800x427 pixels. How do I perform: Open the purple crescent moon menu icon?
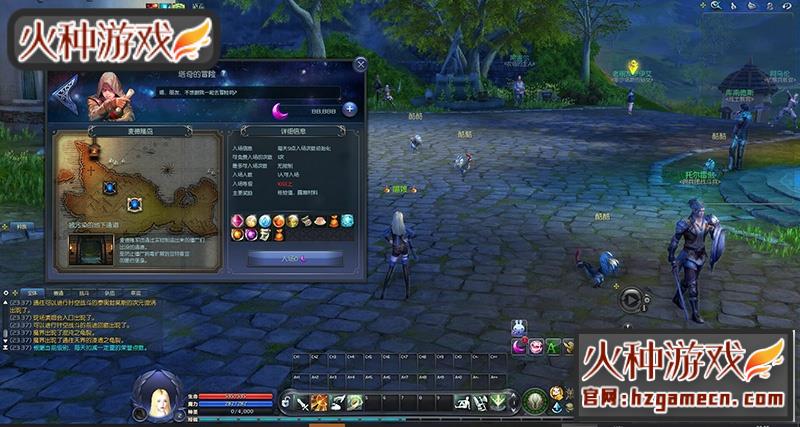(x=520, y=347)
